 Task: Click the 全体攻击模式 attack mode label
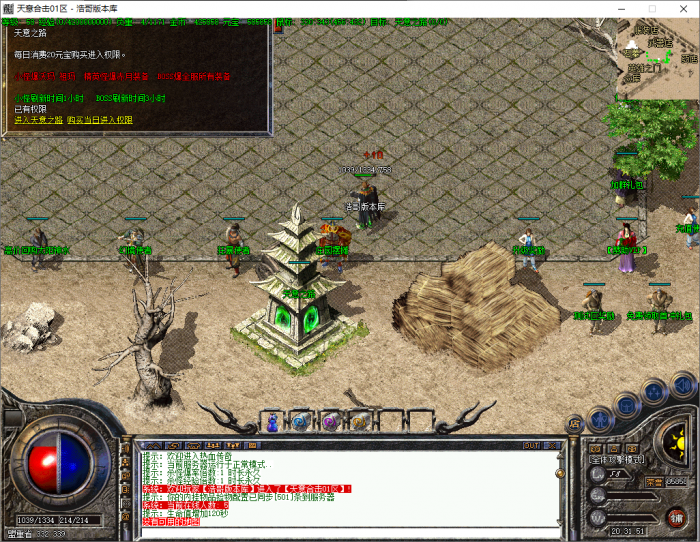(x=617, y=460)
